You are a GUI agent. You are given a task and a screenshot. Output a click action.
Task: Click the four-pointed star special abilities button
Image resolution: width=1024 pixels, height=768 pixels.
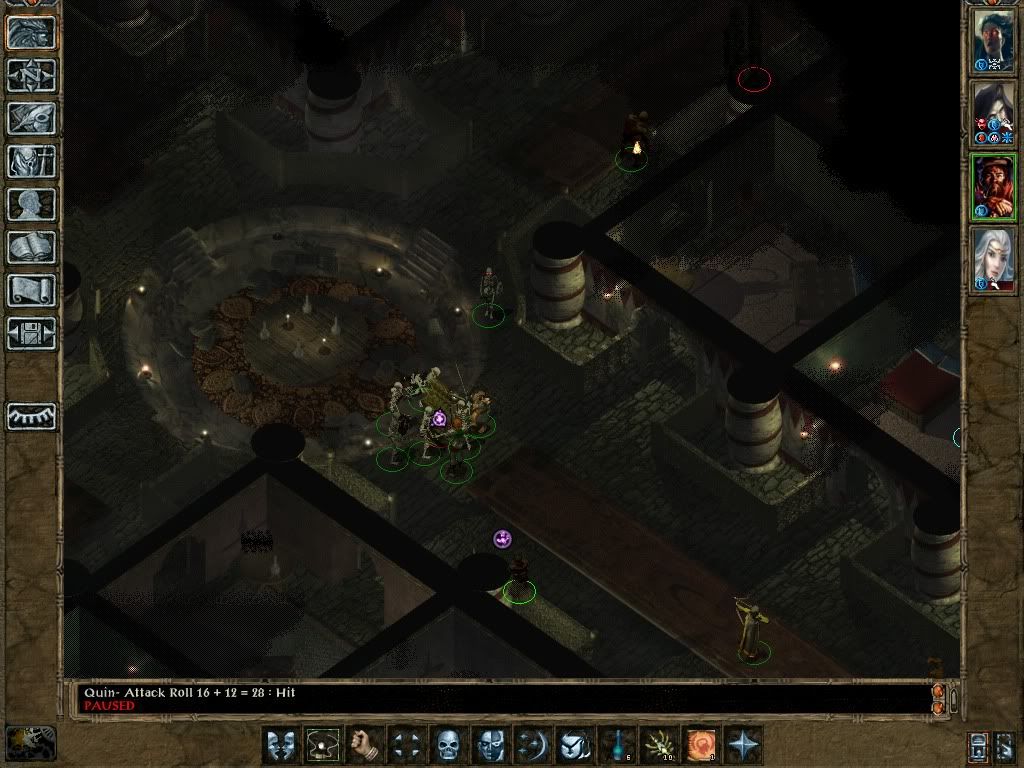(x=744, y=745)
